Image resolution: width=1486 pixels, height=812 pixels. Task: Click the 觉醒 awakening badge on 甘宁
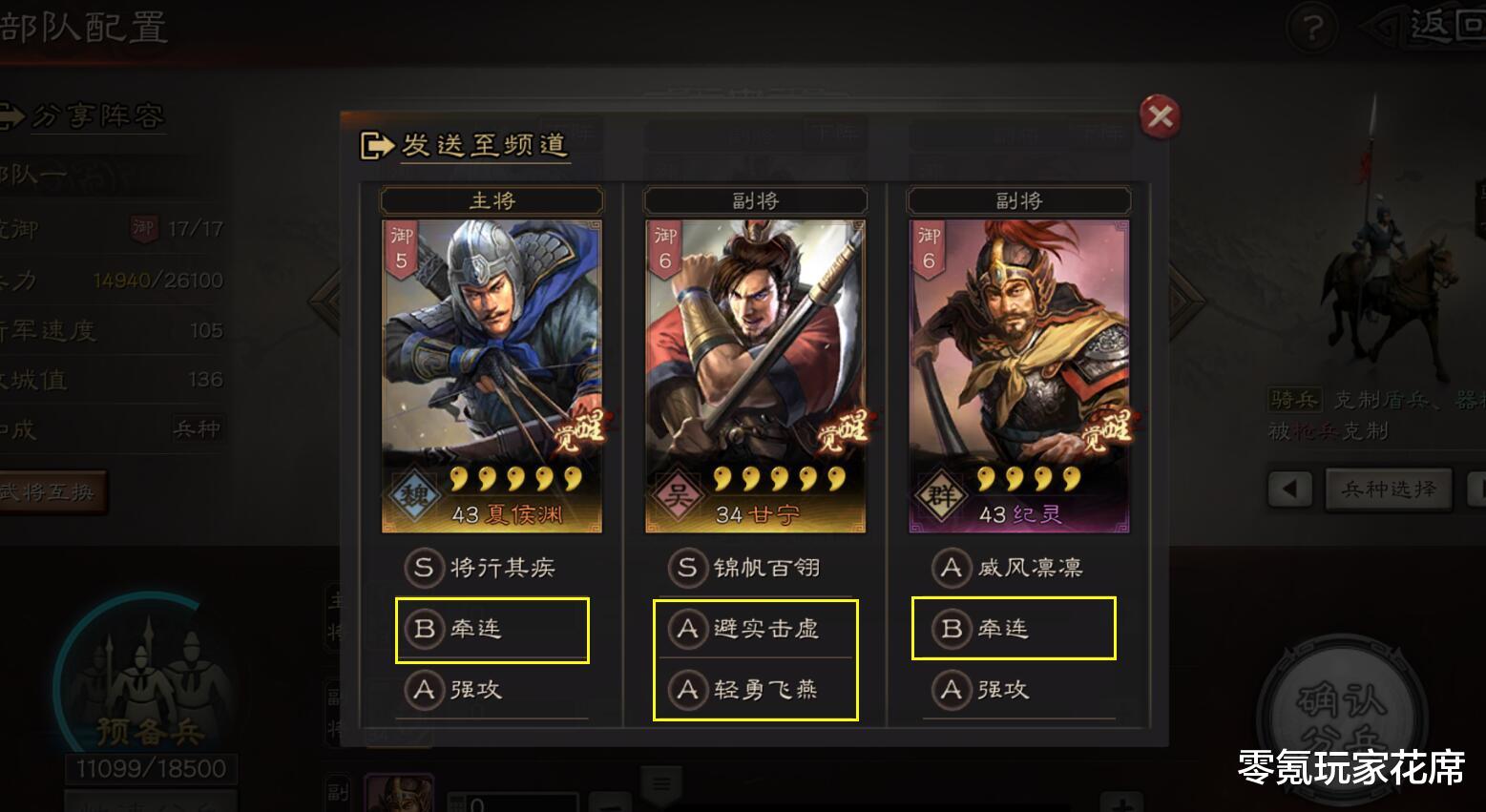pyautogui.click(x=845, y=431)
